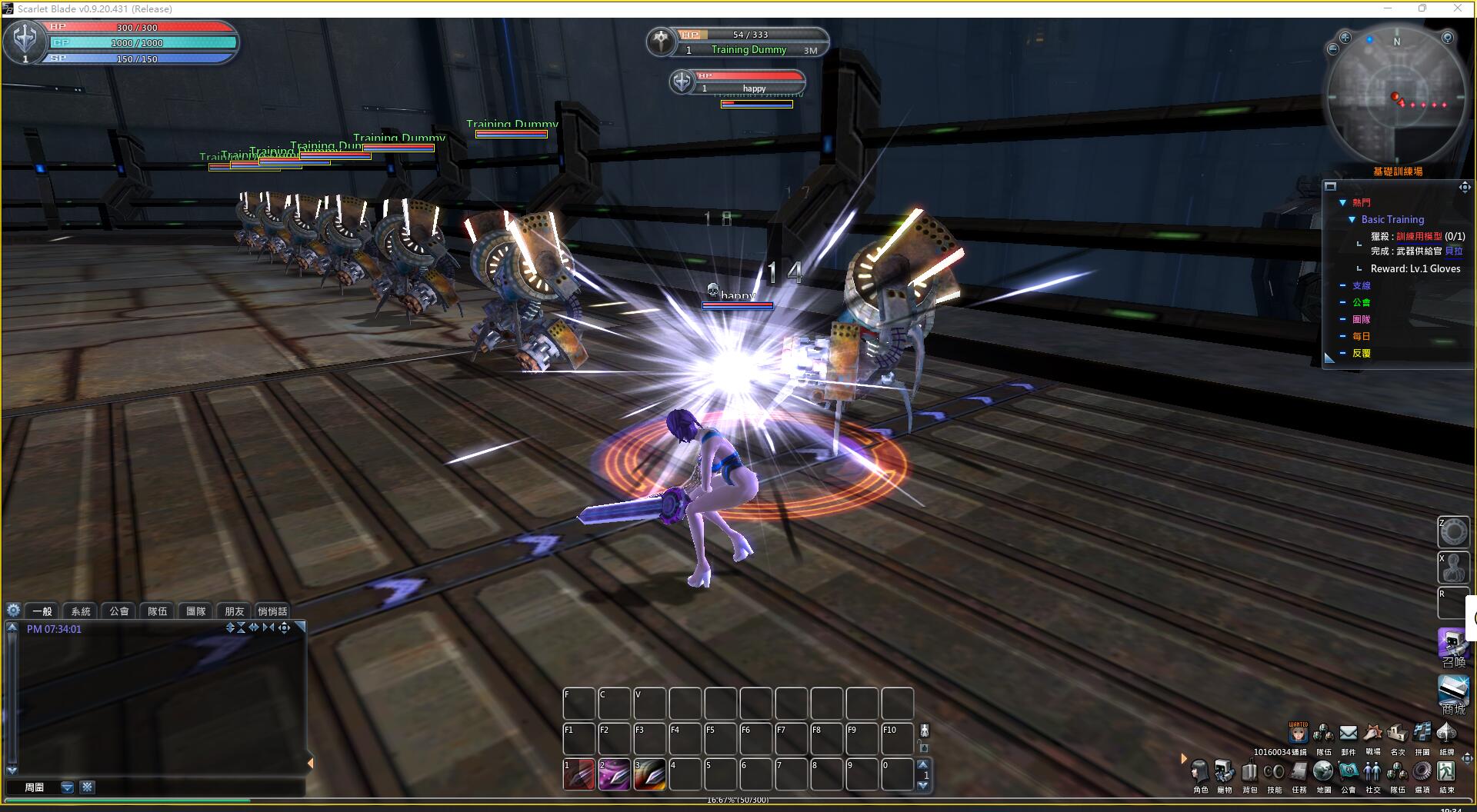Switch to the 公會 guild chat tab
The height and width of the screenshot is (812, 1477).
tap(119, 611)
